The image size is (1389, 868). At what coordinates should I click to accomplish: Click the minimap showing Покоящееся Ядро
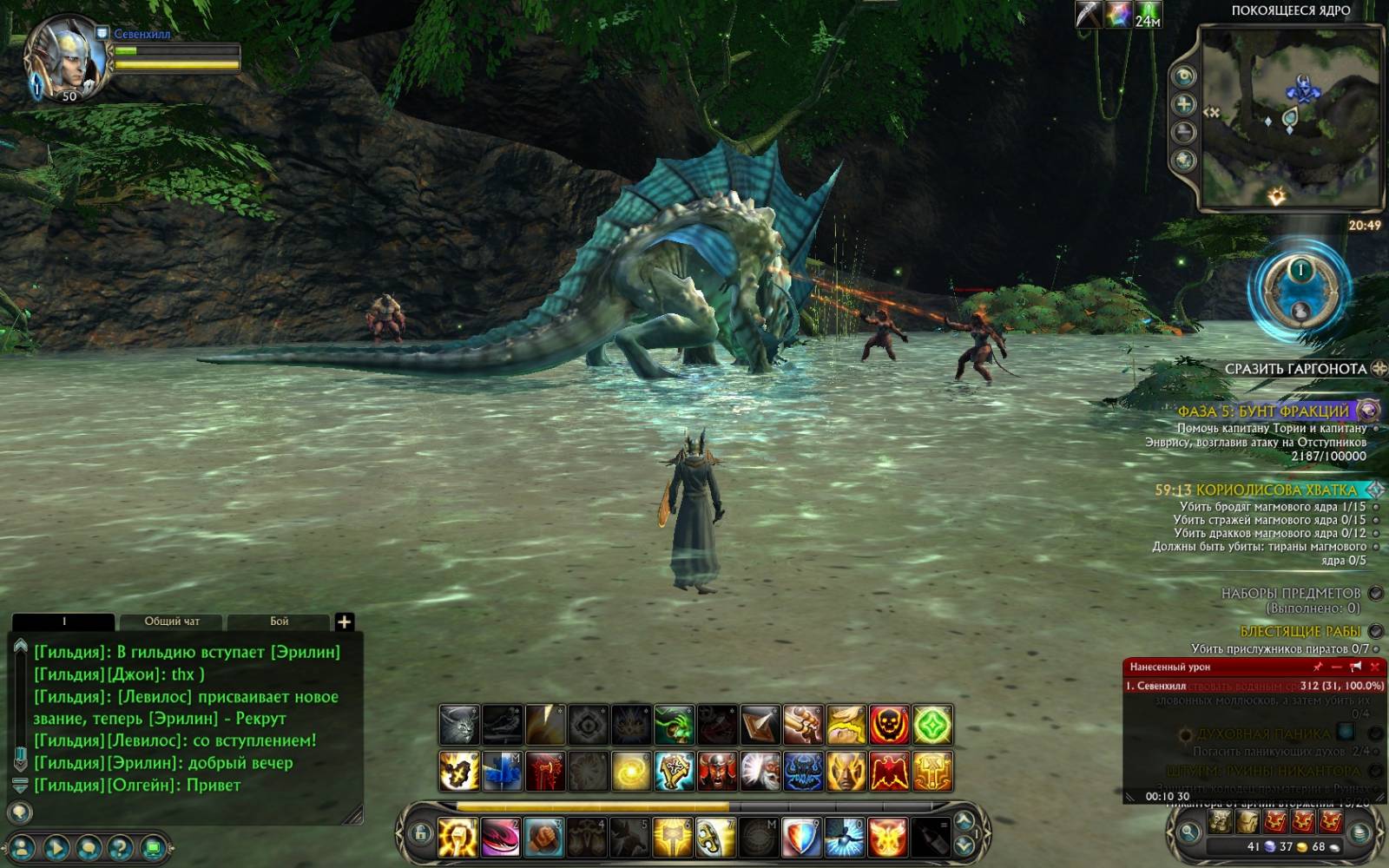(1290, 117)
